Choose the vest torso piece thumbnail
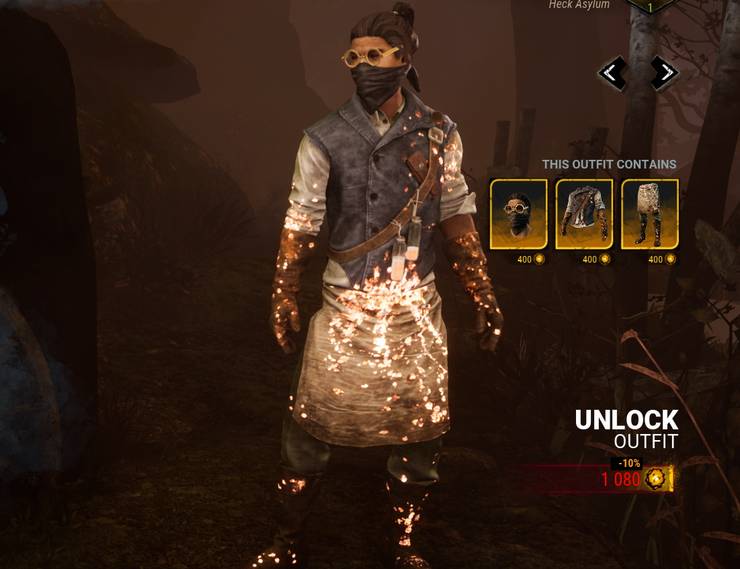Screen dimensions: 740x569 (x=584, y=214)
